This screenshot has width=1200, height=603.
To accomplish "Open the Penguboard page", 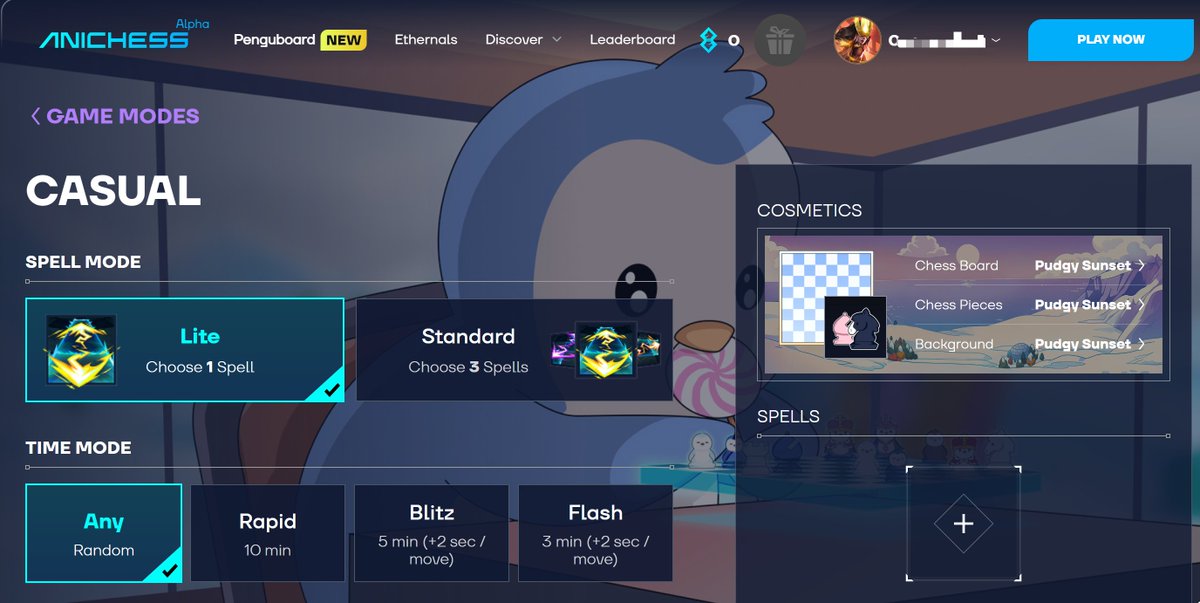I will (274, 40).
